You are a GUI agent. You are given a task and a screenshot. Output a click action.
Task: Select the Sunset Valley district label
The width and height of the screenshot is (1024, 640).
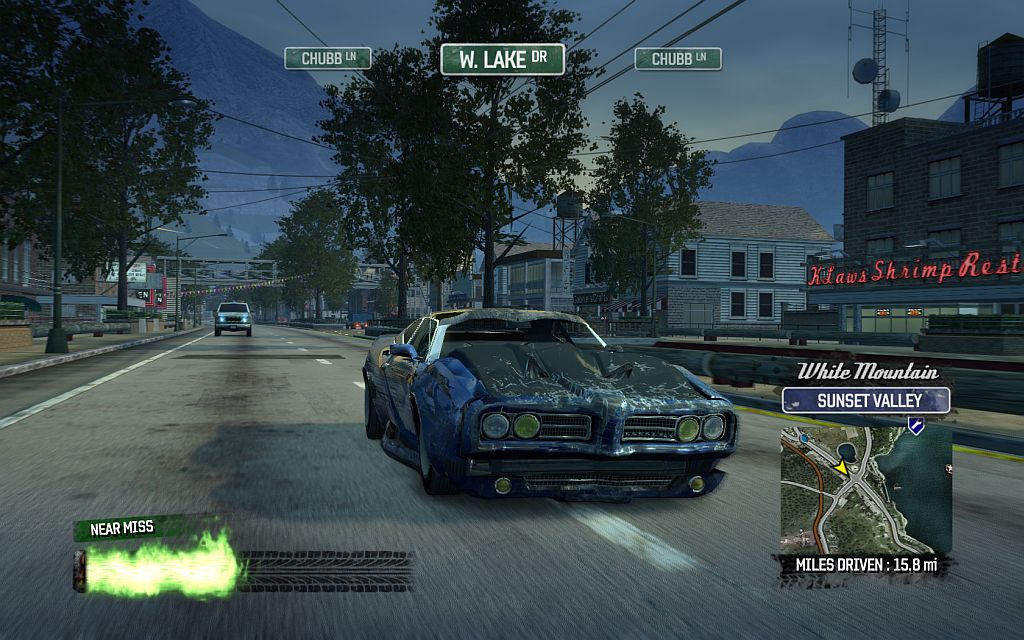pos(866,401)
